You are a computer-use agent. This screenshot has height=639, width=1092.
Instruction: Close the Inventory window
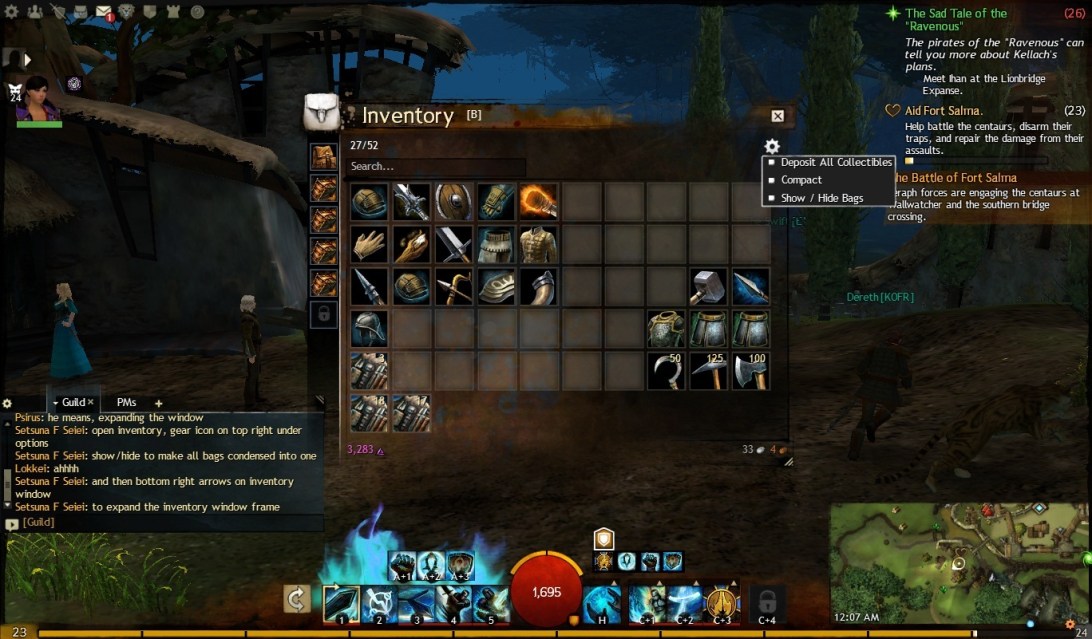coord(778,116)
